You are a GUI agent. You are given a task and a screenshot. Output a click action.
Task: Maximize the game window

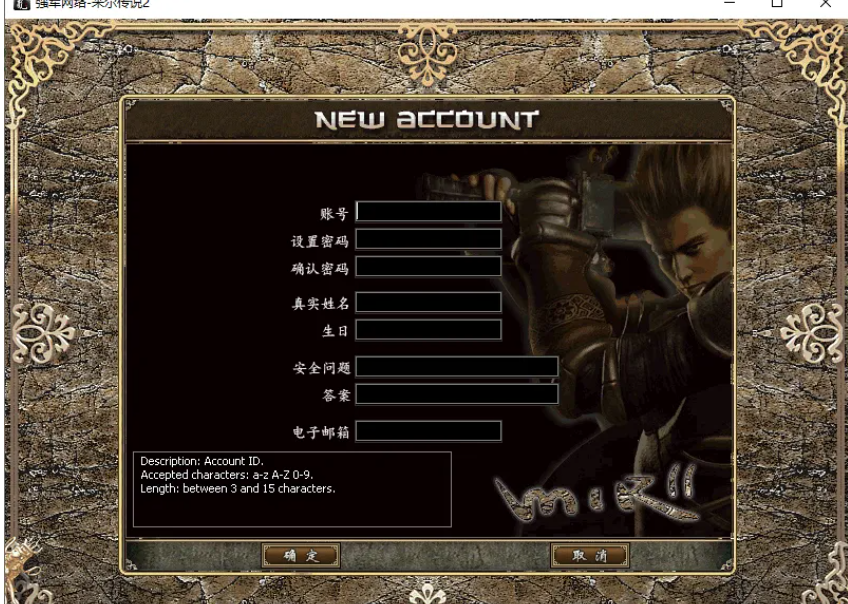(x=777, y=4)
